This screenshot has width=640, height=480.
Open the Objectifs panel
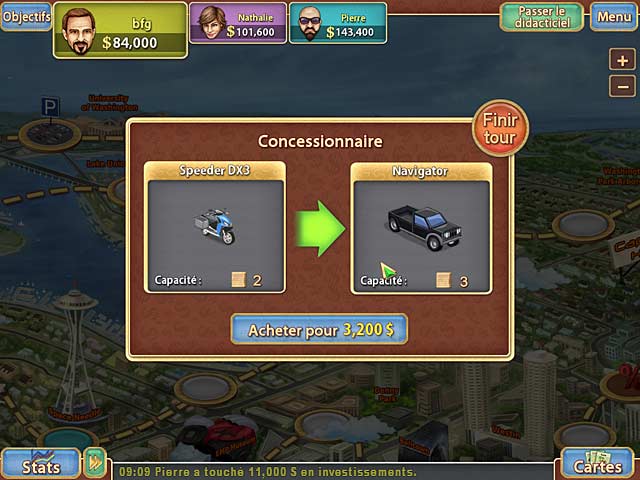click(25, 17)
